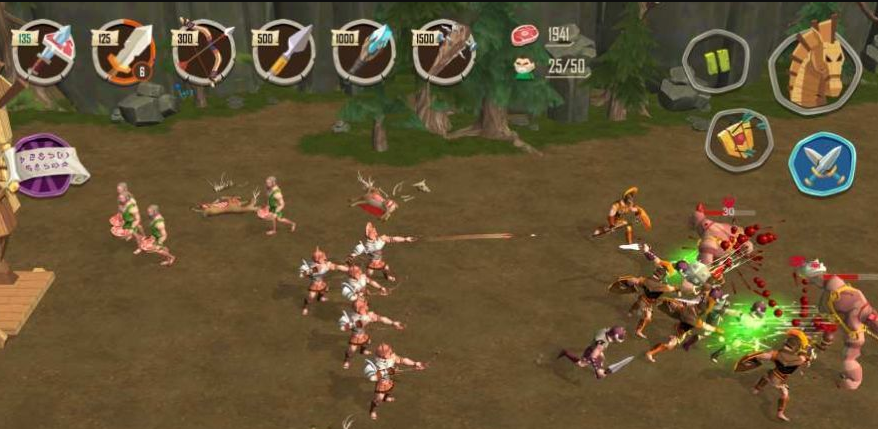Screen dimensions: 878x429
Task: Pause the game with the green pause button
Action: coord(716,62)
